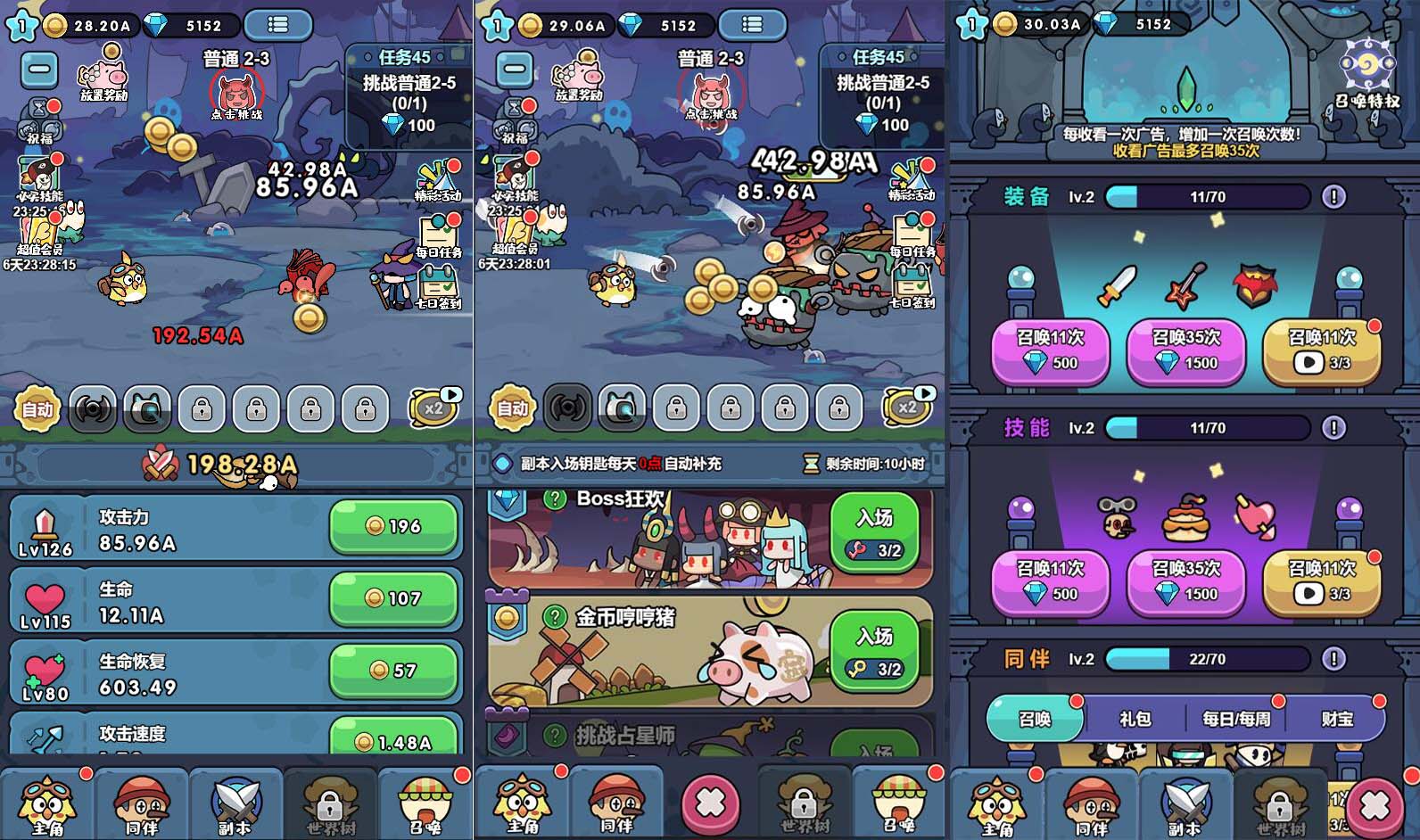Summon 技能 35 times for 1500 diamonds
The image size is (1420, 840).
pyautogui.click(x=1185, y=581)
